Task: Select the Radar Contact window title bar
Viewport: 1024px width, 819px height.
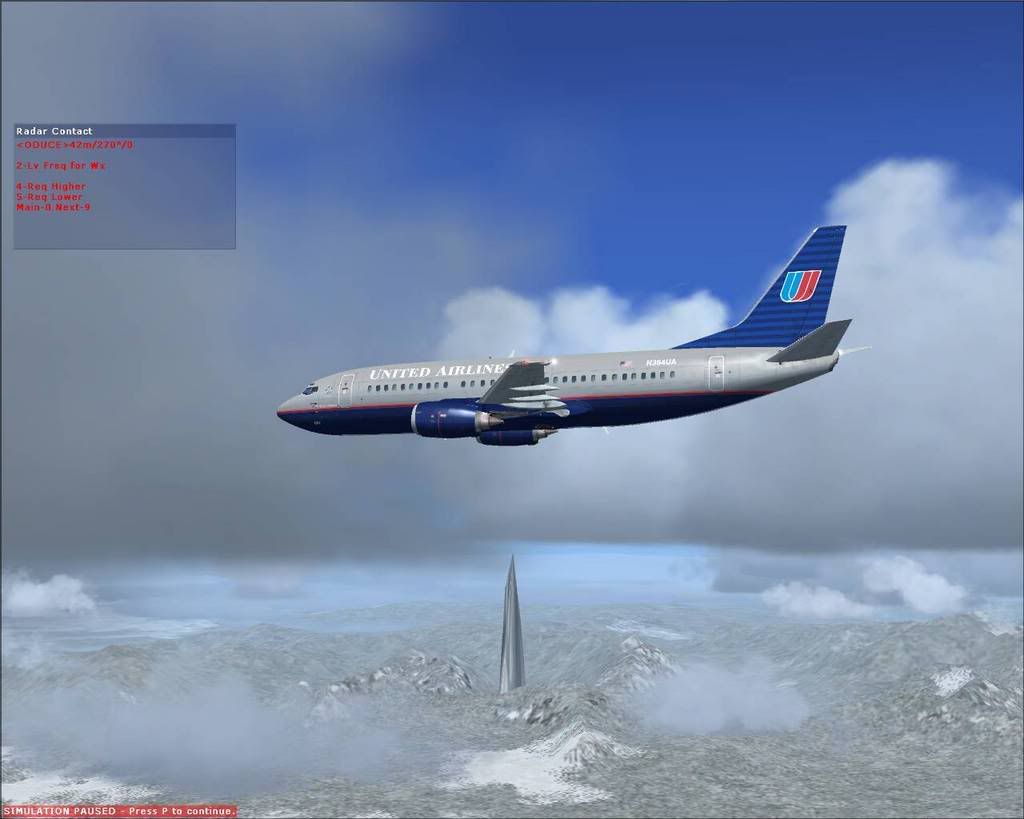Action: click(124, 131)
